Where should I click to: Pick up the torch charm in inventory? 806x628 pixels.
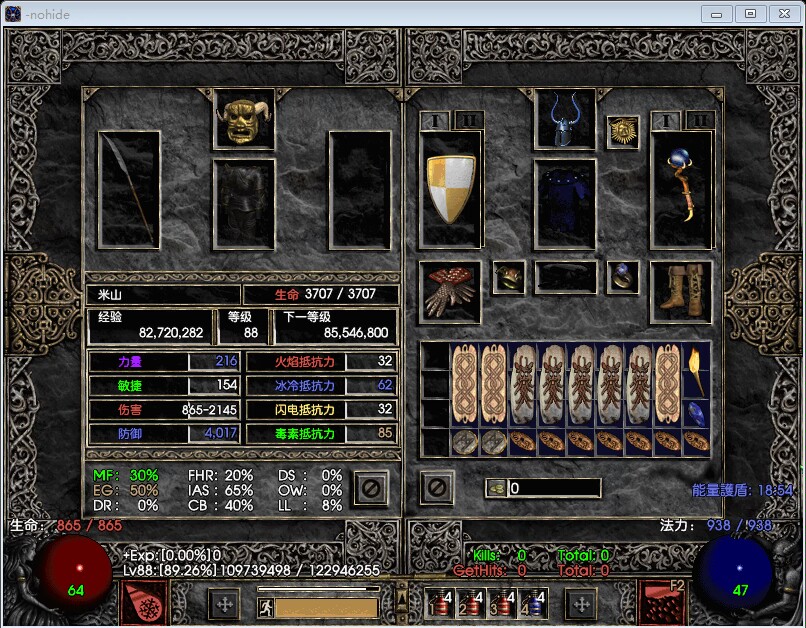point(696,371)
